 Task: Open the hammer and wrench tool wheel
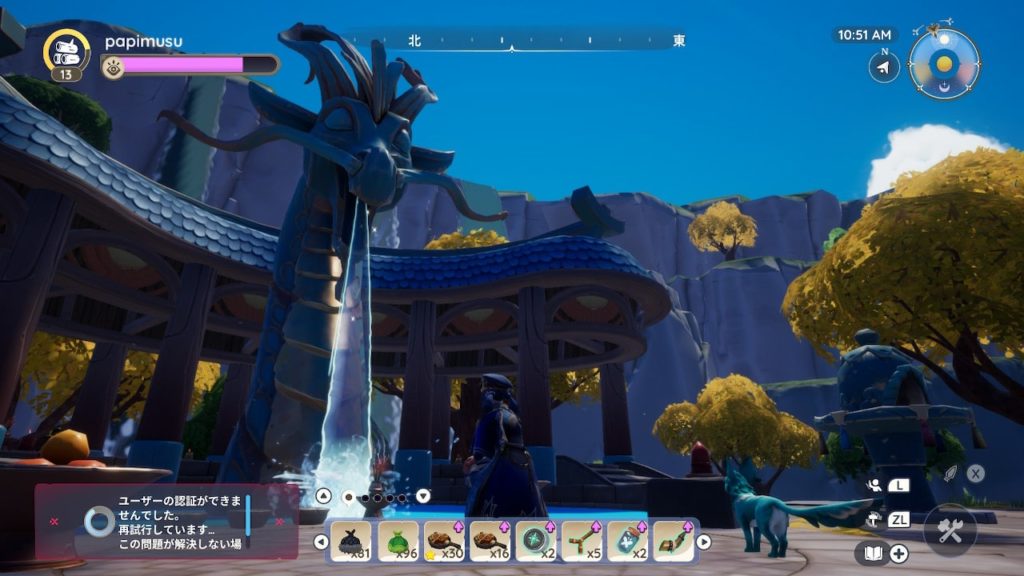click(x=949, y=531)
